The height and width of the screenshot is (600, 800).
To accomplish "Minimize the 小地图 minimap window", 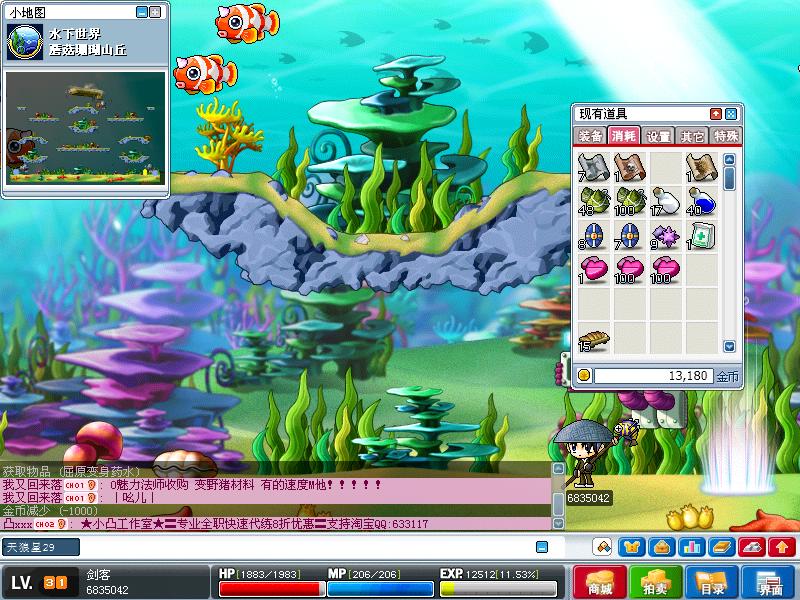I will 141,12.
